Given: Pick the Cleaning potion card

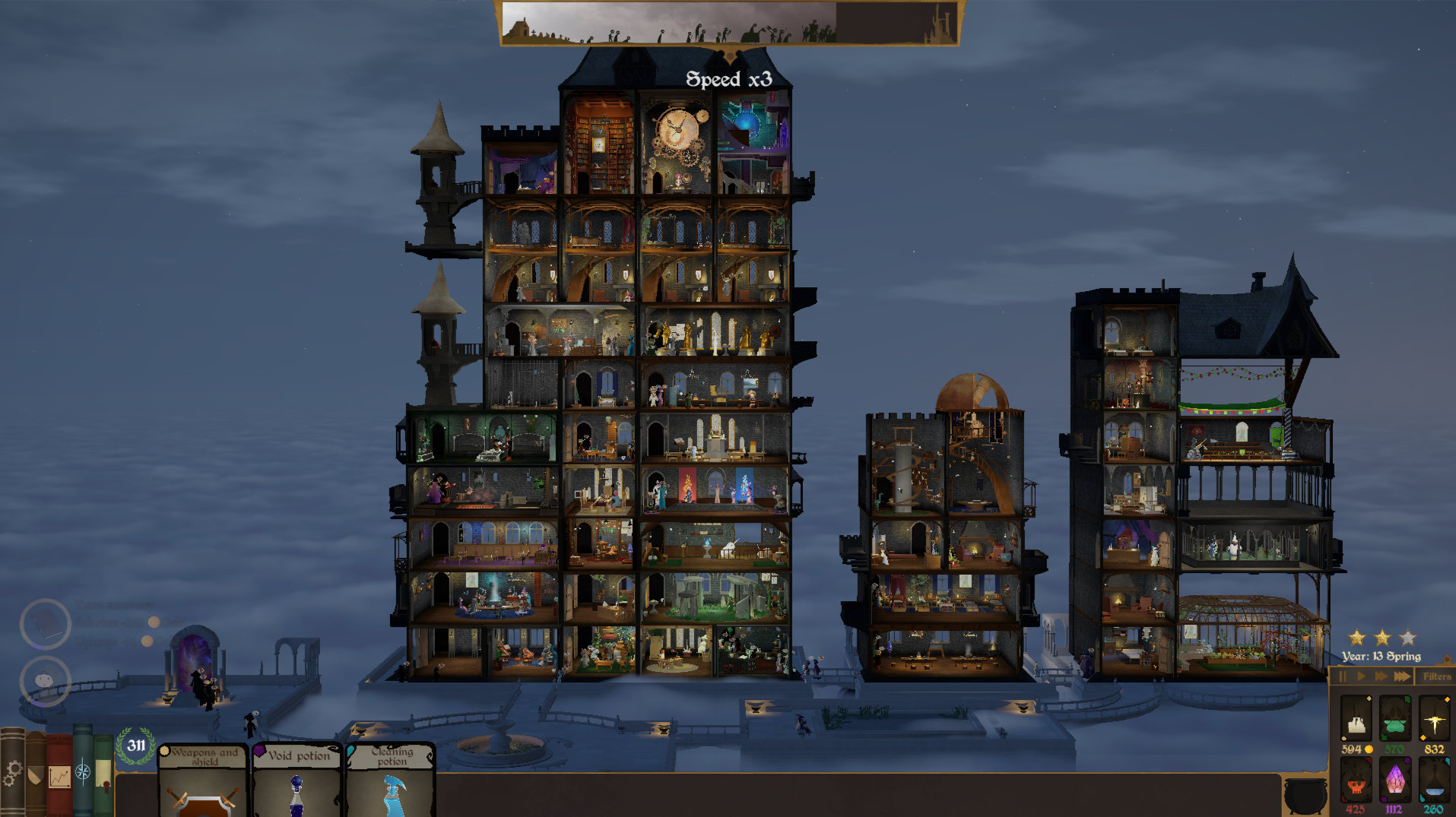Looking at the screenshot, I should click(392, 779).
